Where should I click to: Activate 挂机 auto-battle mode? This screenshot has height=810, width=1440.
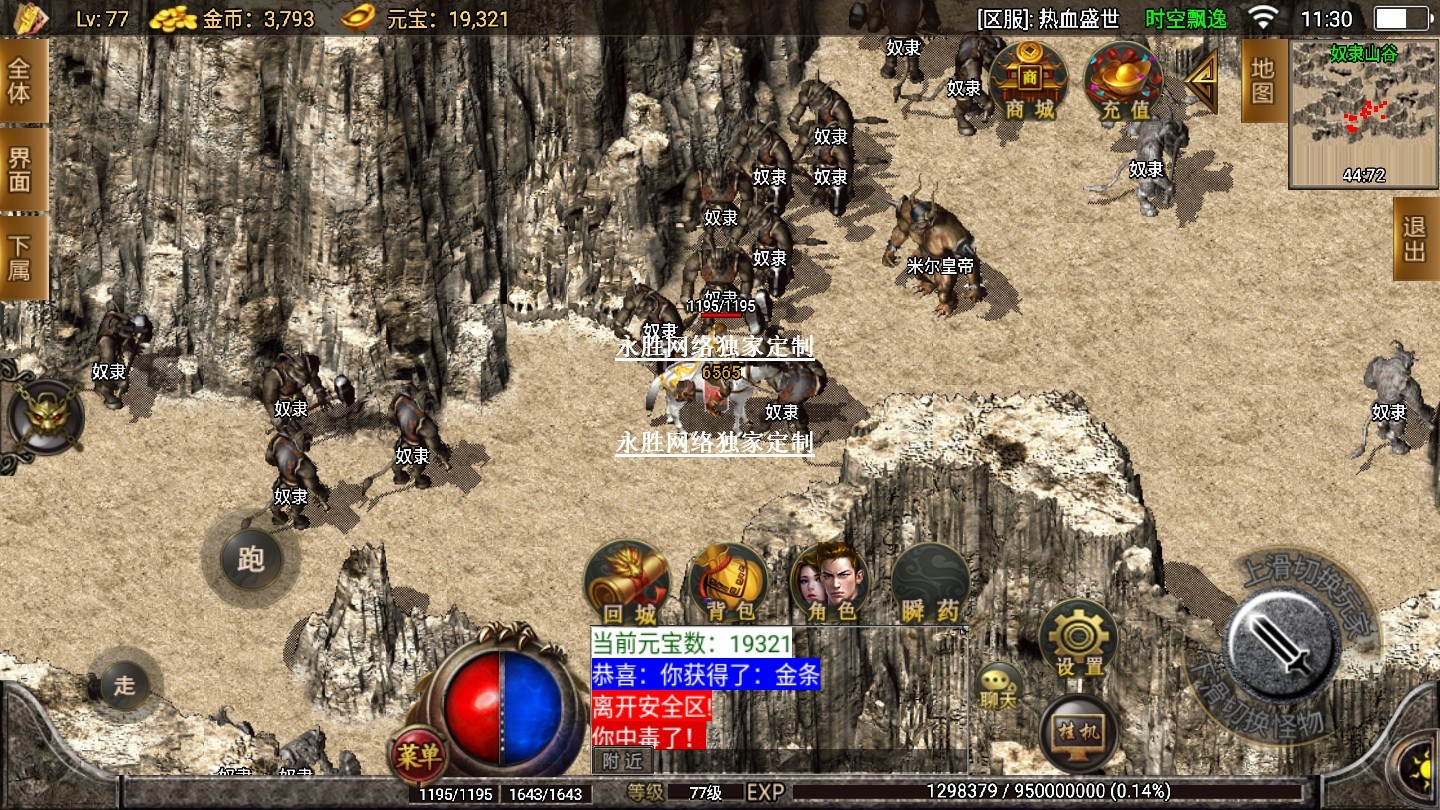[1079, 731]
